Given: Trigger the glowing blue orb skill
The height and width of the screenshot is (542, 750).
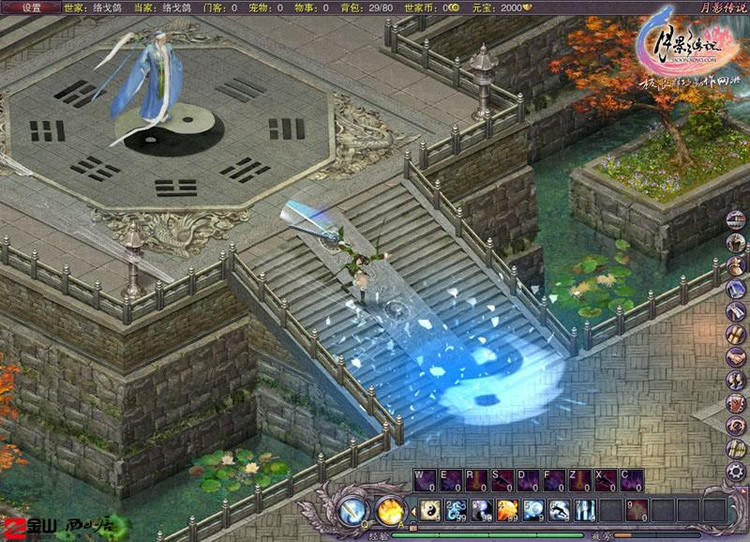Looking at the screenshot, I should click(533, 510).
